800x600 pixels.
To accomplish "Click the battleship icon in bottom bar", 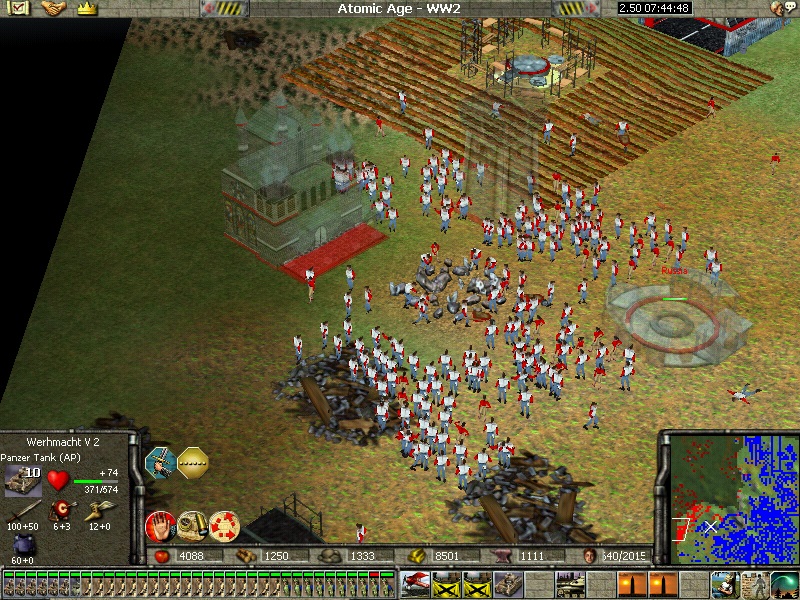I will [x=569, y=583].
